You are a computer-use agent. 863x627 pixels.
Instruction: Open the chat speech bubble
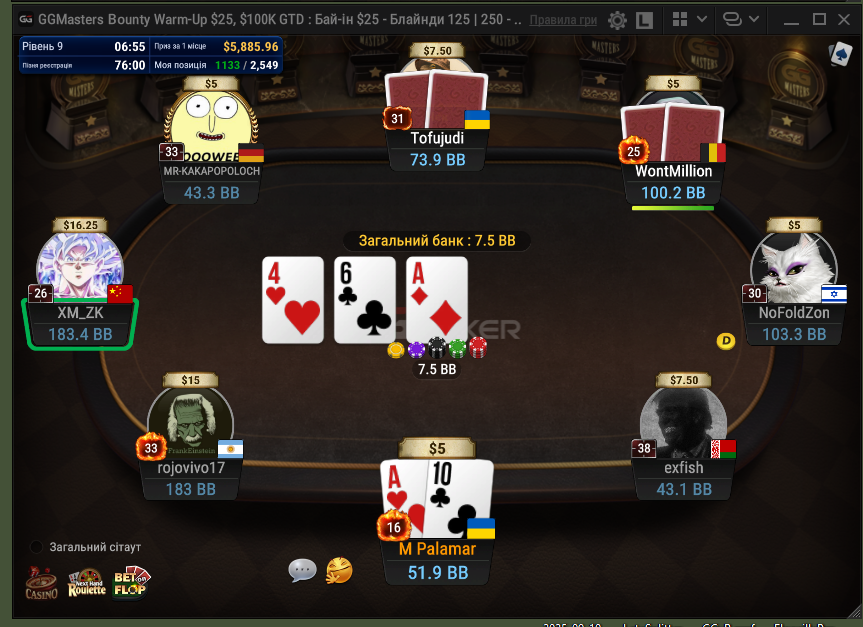[302, 570]
